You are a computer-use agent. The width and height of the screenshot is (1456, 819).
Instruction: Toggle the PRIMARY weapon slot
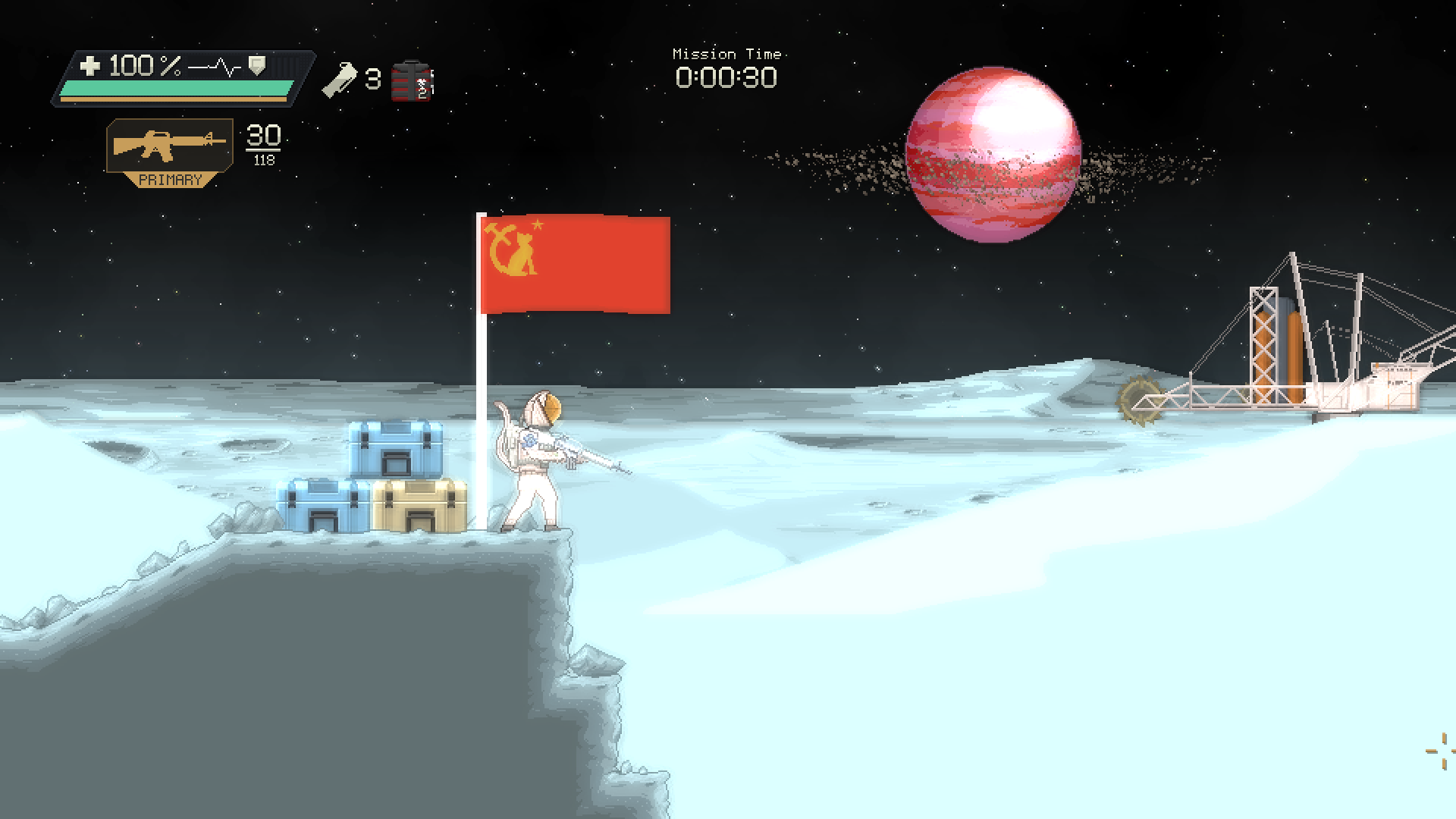[x=168, y=152]
